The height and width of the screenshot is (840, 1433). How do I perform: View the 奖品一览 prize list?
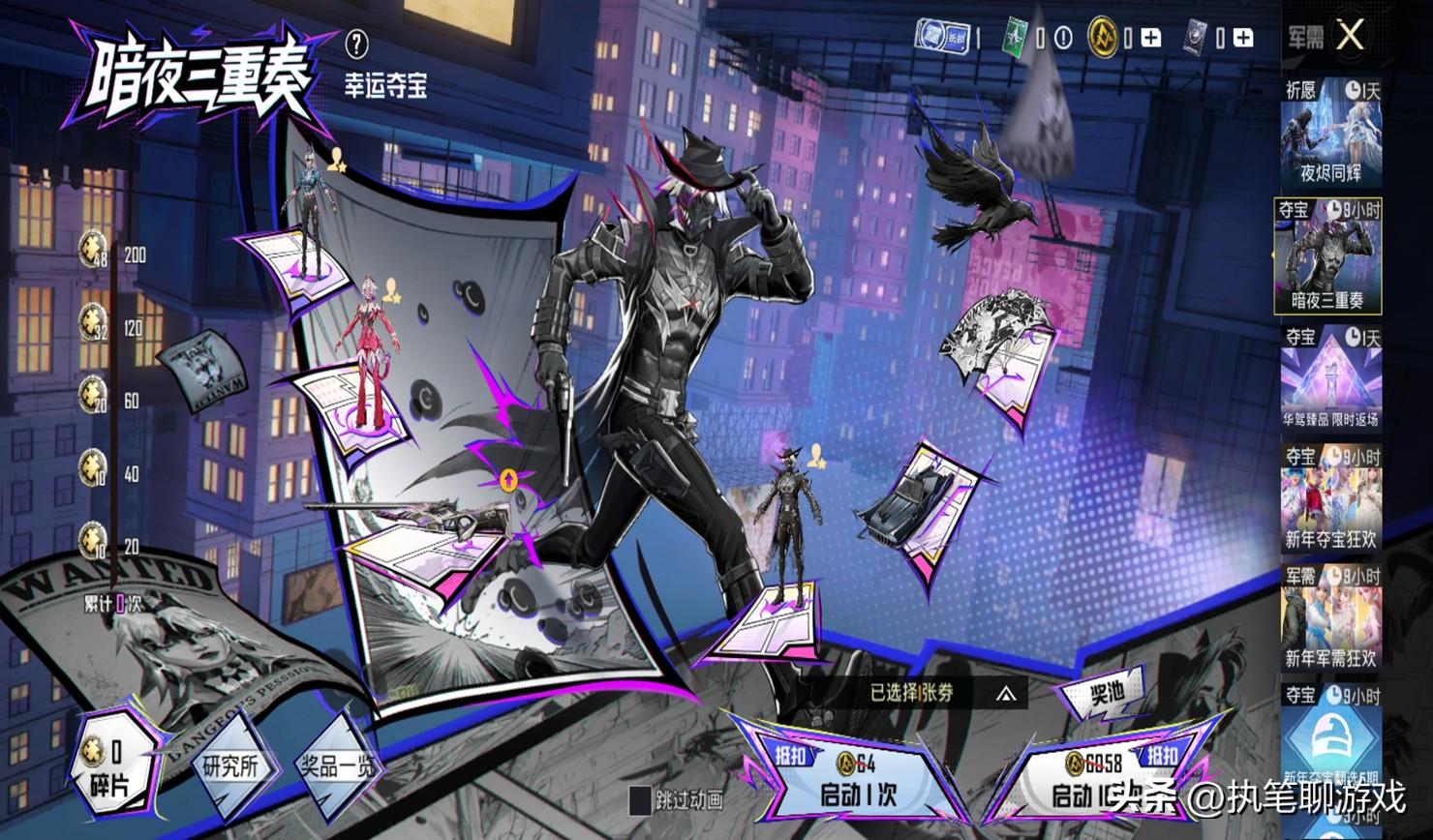tap(333, 767)
